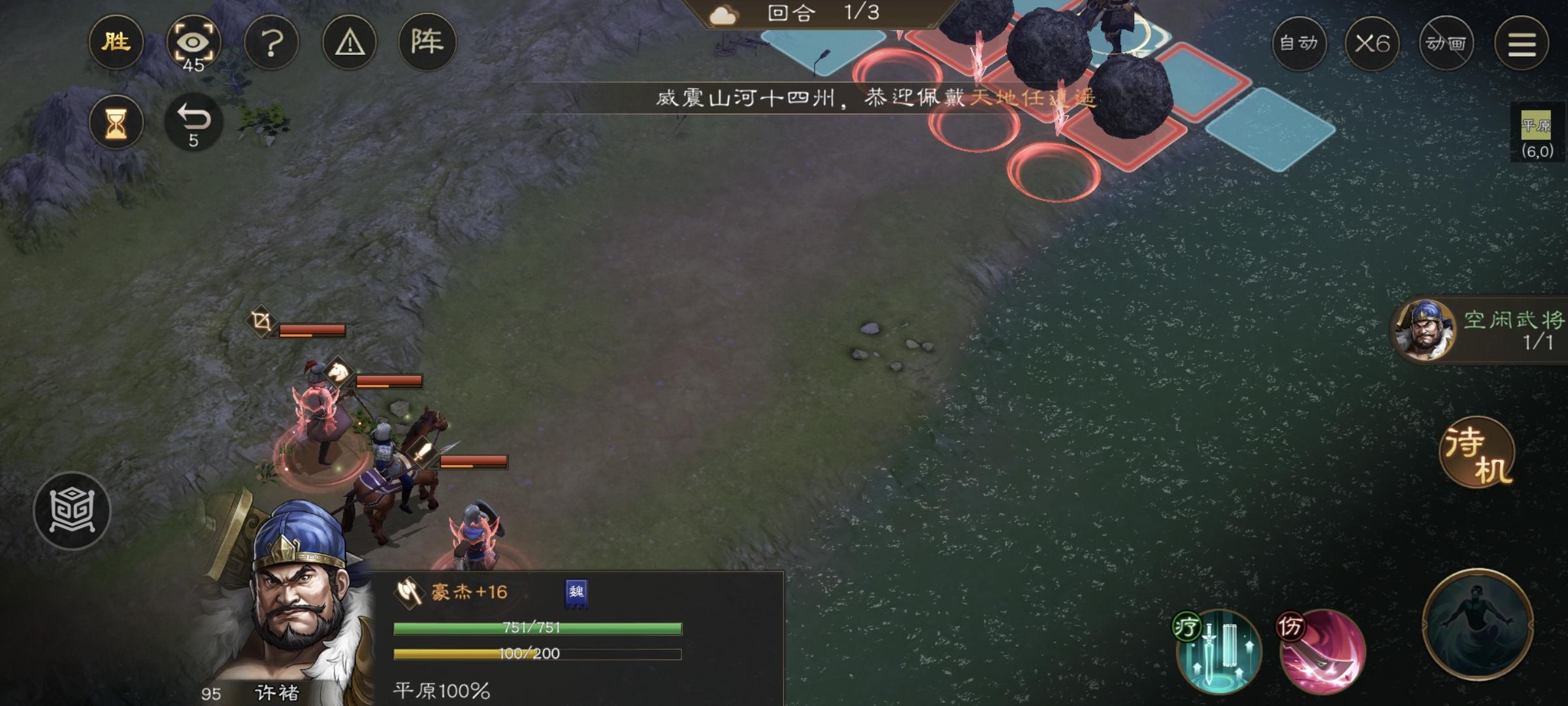Screen dimensions: 1568x706
Task: Click the warning triangle icon
Action: (x=350, y=42)
